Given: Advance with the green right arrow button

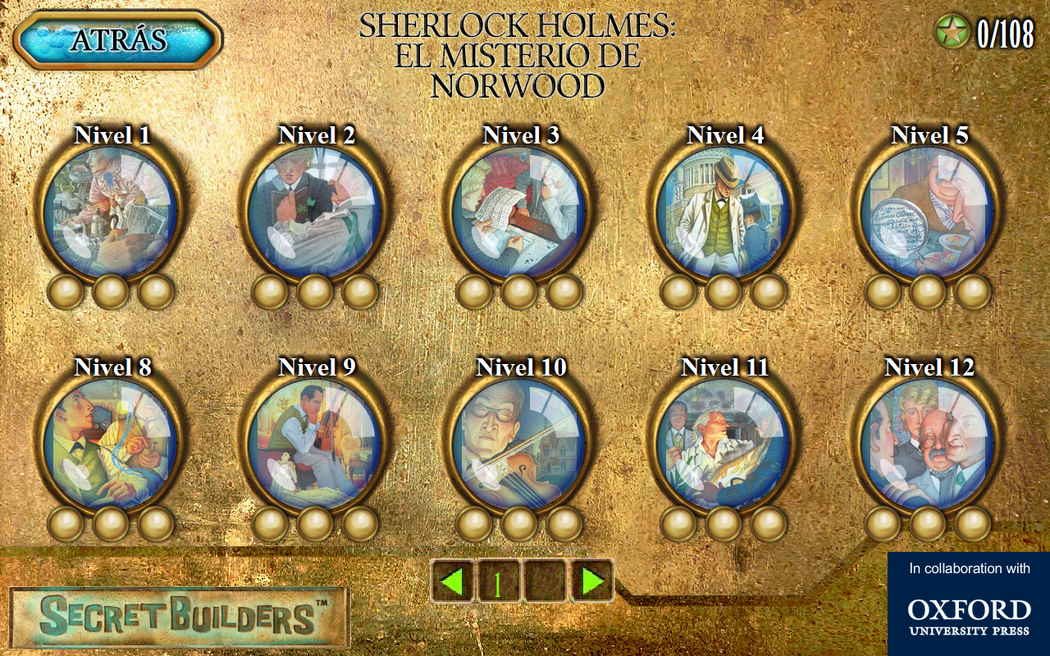Looking at the screenshot, I should click(592, 581).
